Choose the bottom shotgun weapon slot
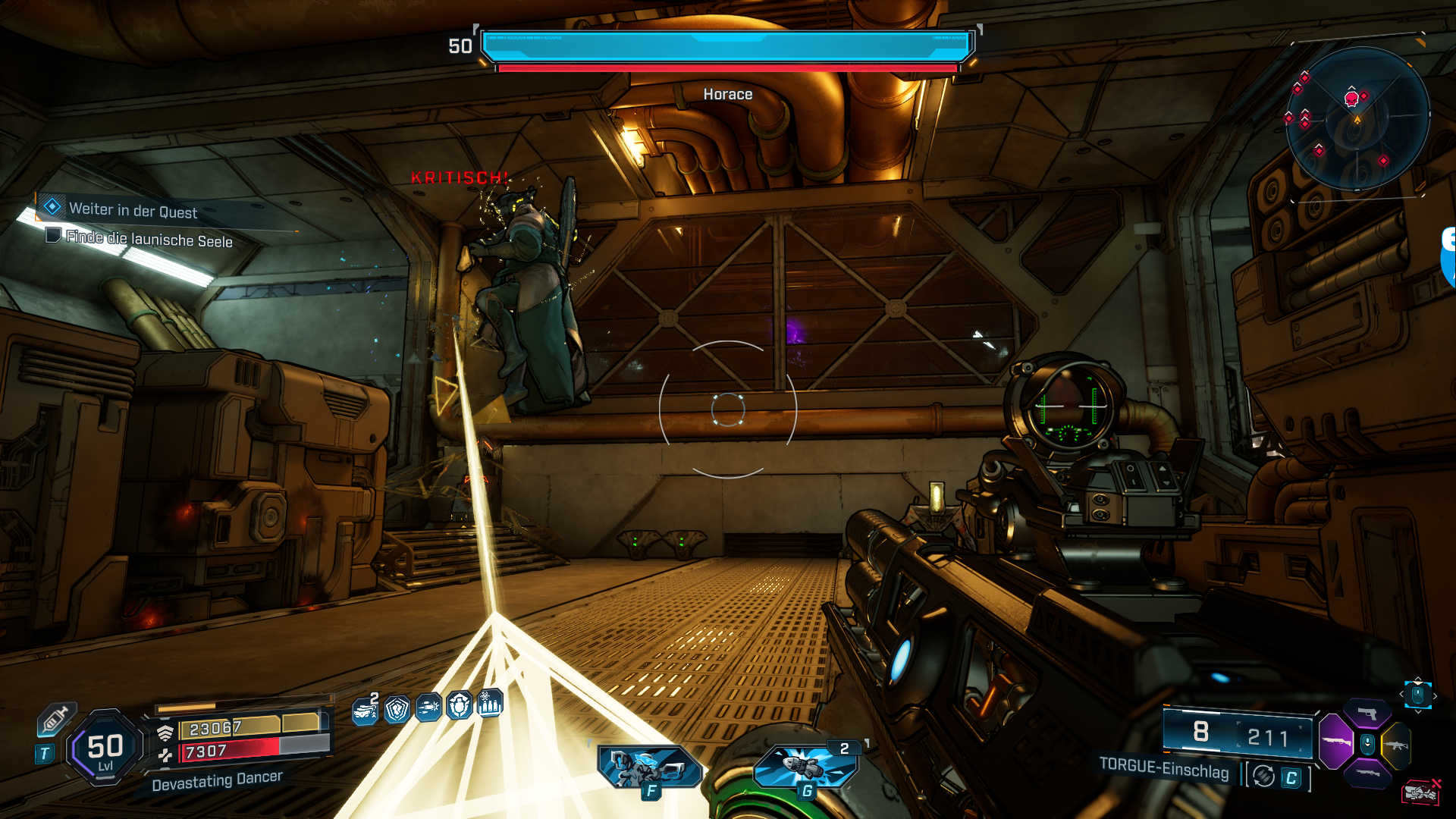 1367,773
